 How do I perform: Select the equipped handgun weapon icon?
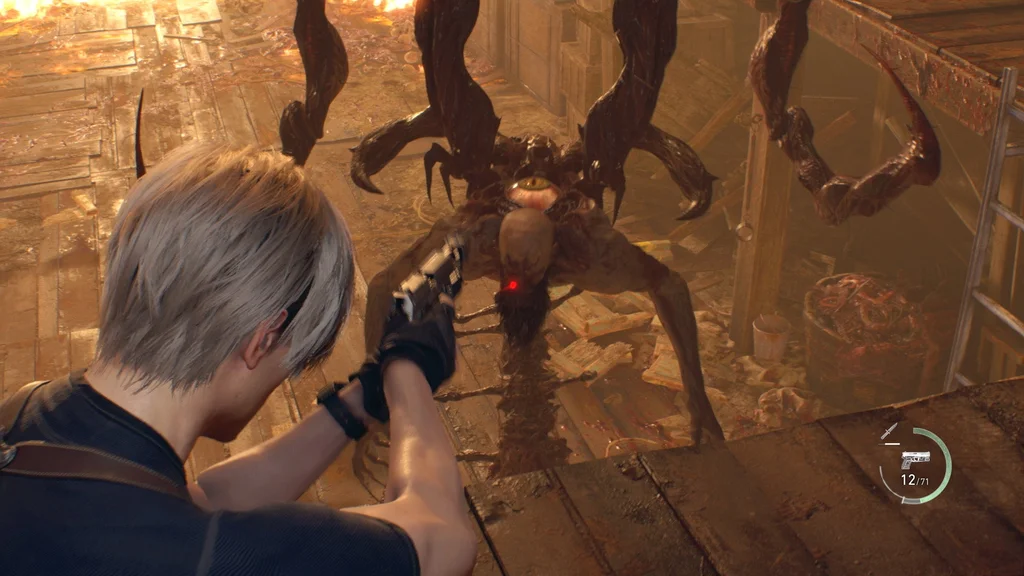coord(915,459)
